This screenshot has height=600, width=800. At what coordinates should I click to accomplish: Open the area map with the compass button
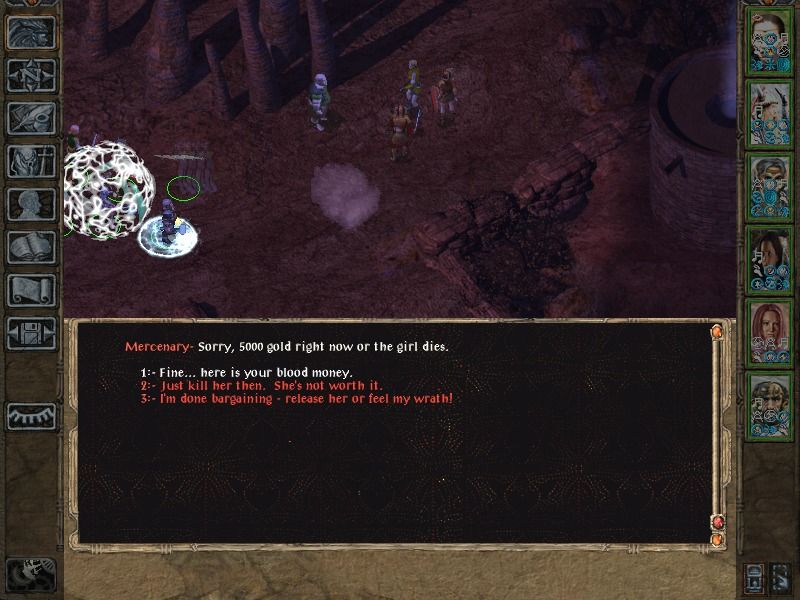point(31,75)
